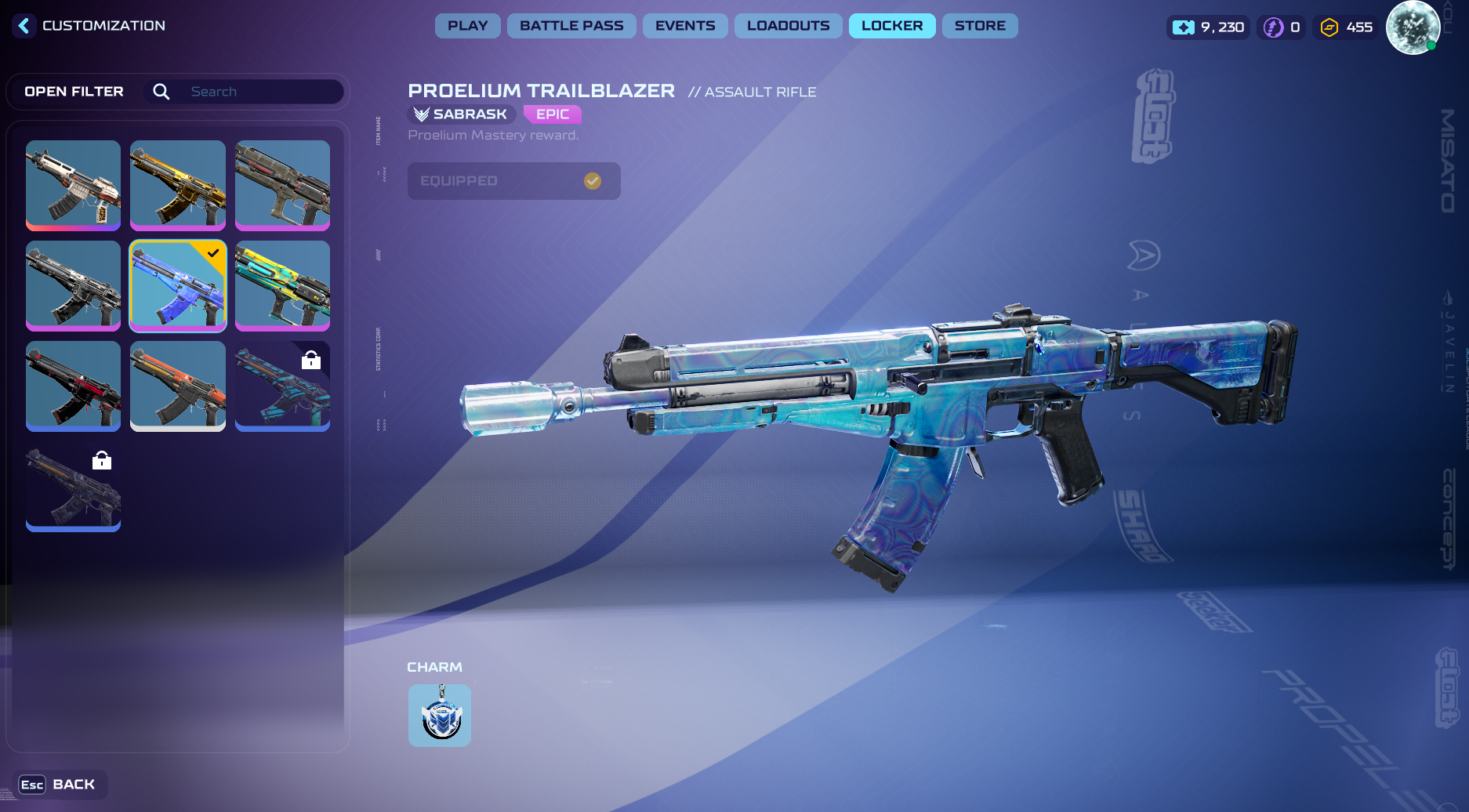Select the locked teal striped rifle skin
The image size is (1469, 812).
point(282,386)
